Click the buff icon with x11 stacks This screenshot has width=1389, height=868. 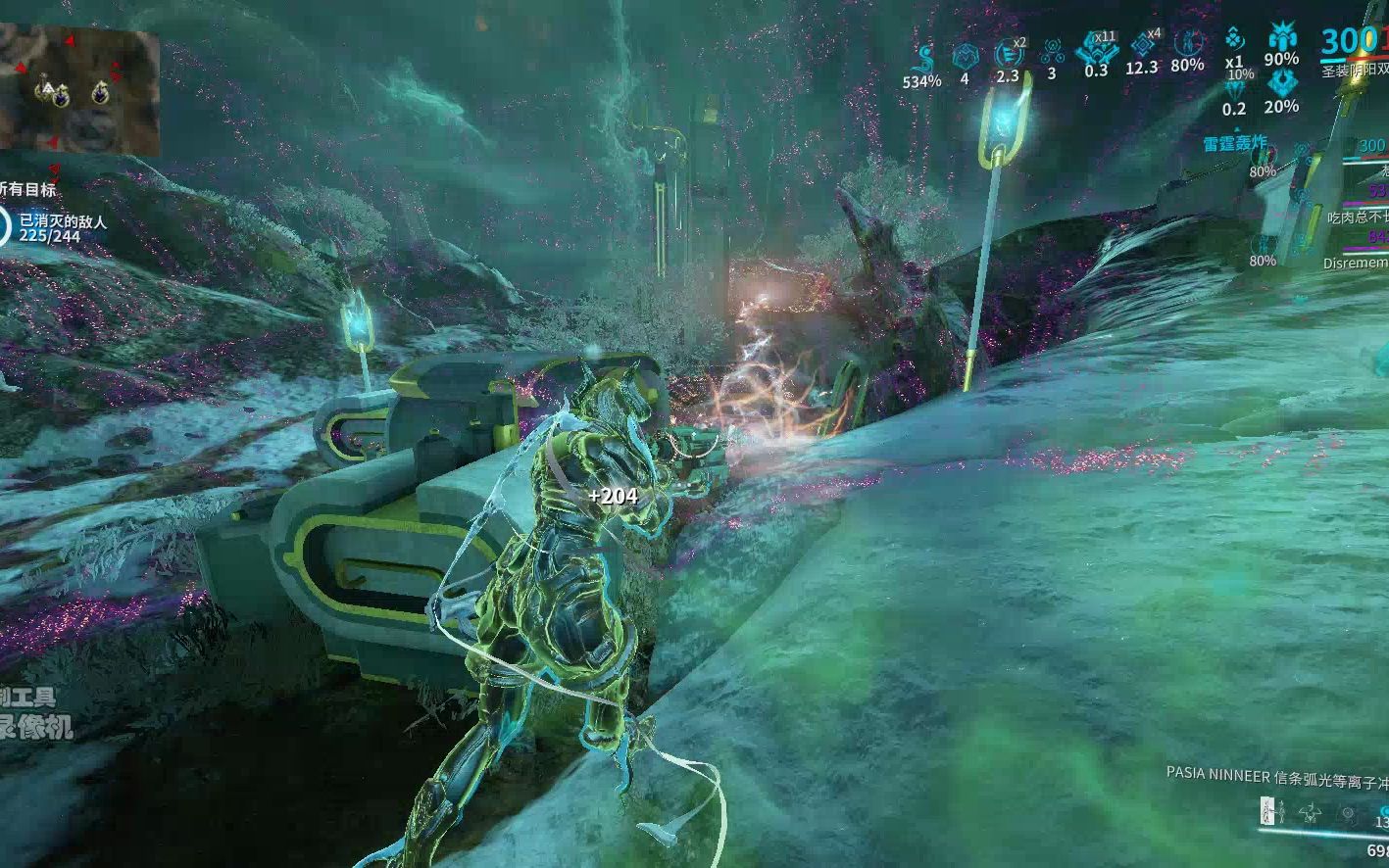1095,48
